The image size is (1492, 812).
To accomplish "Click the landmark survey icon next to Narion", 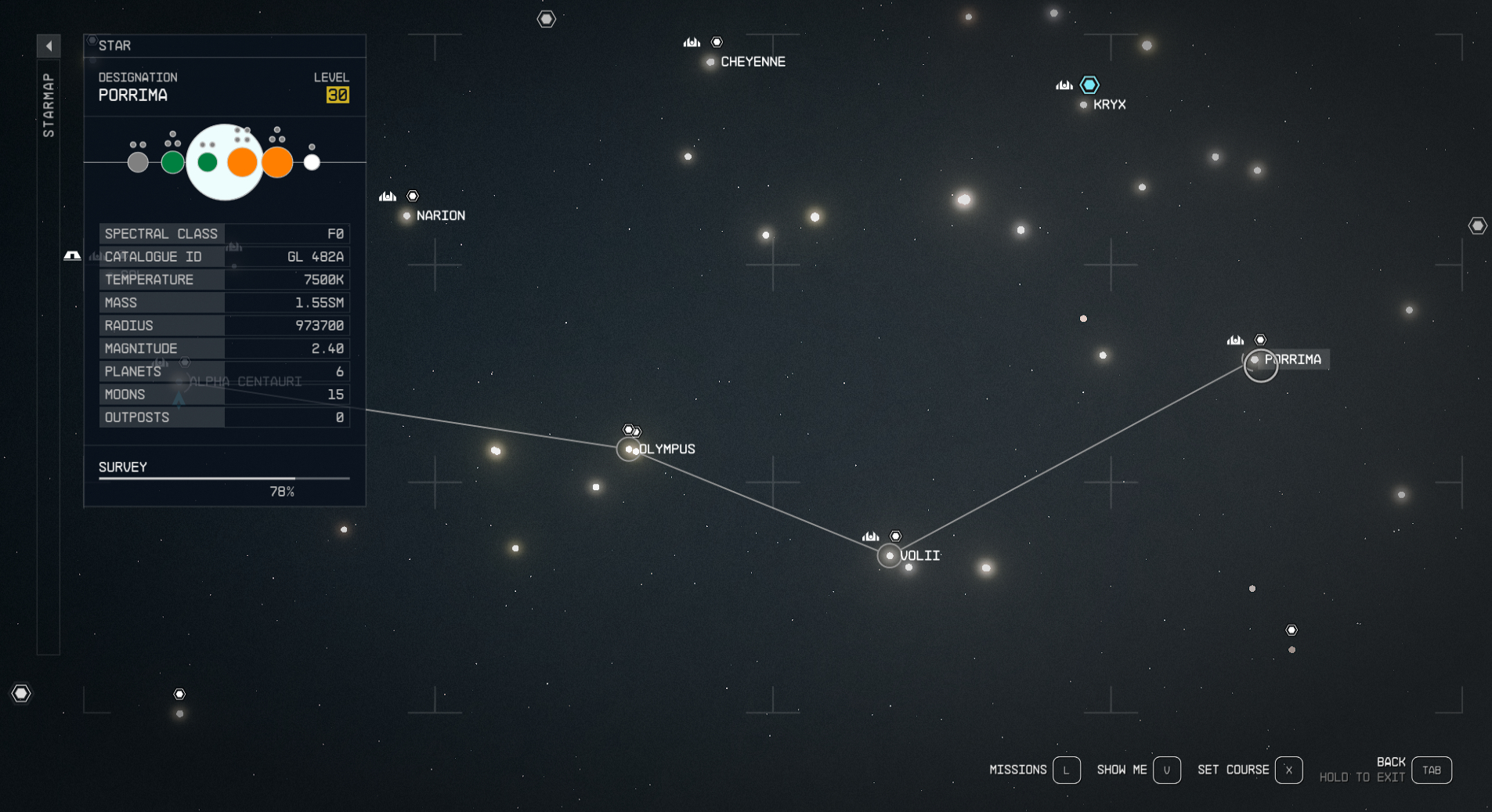I will (x=387, y=196).
